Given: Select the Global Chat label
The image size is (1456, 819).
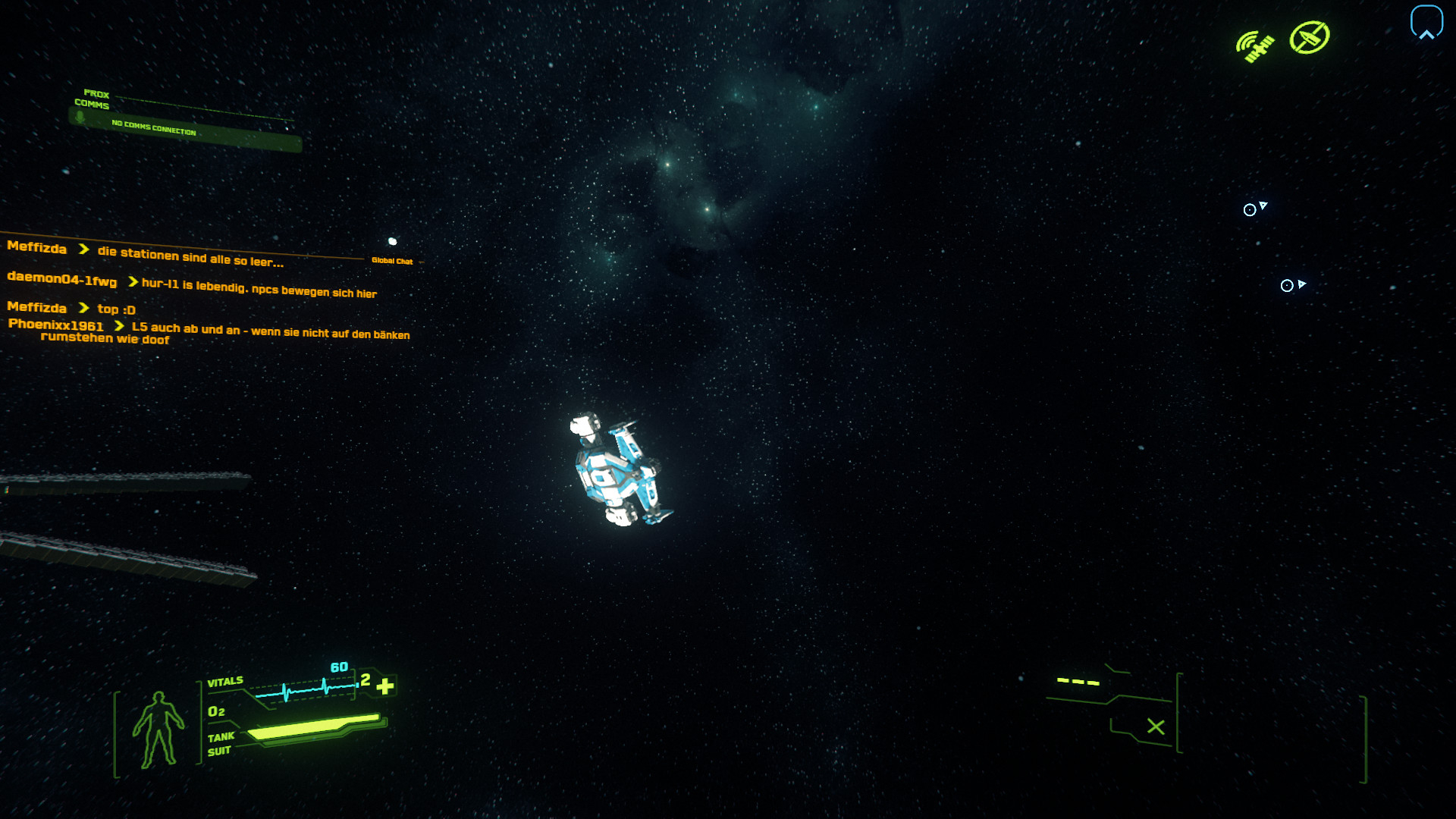Looking at the screenshot, I should (x=392, y=261).
